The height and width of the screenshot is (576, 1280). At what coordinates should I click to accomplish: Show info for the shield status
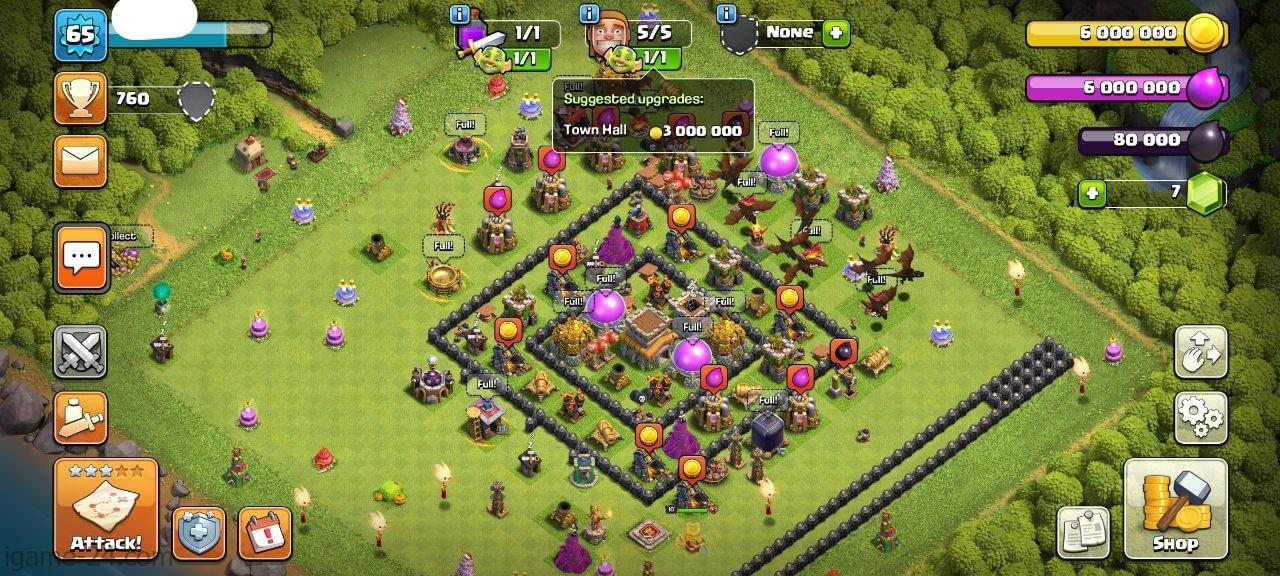click(x=727, y=15)
